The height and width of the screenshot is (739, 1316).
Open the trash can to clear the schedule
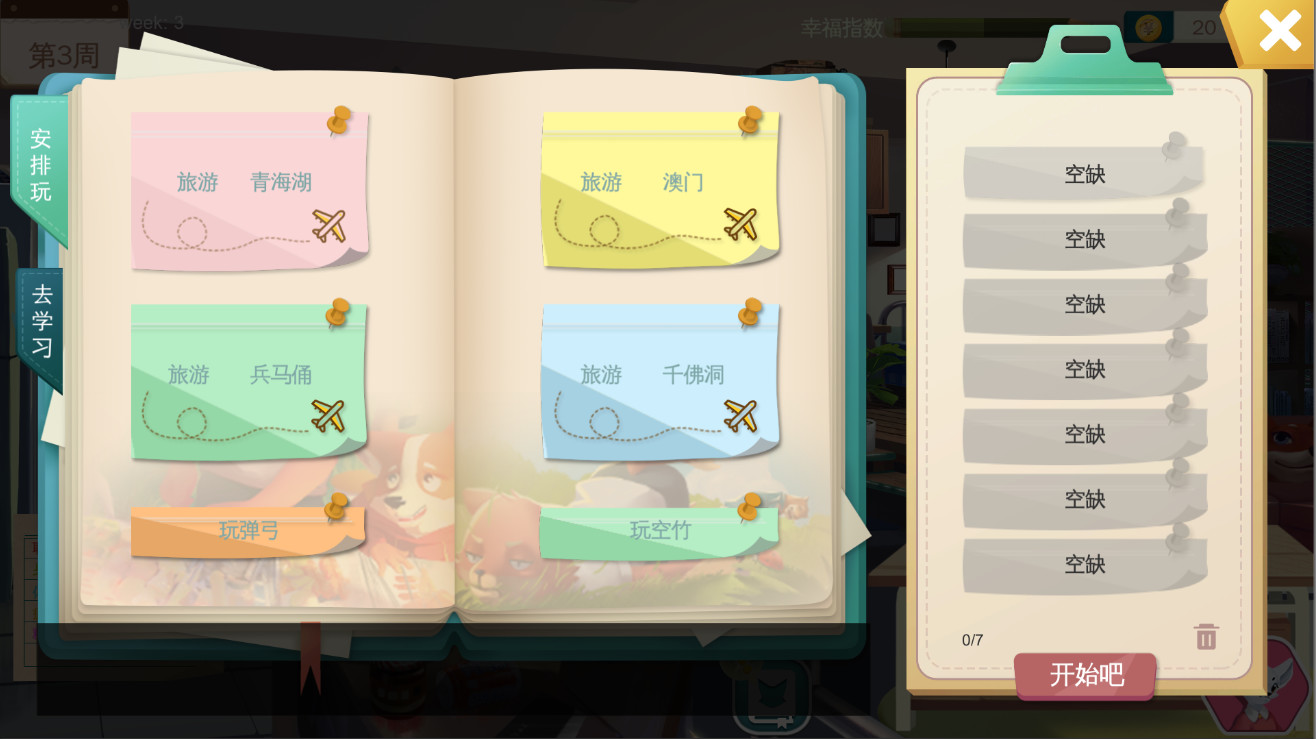tap(1205, 636)
